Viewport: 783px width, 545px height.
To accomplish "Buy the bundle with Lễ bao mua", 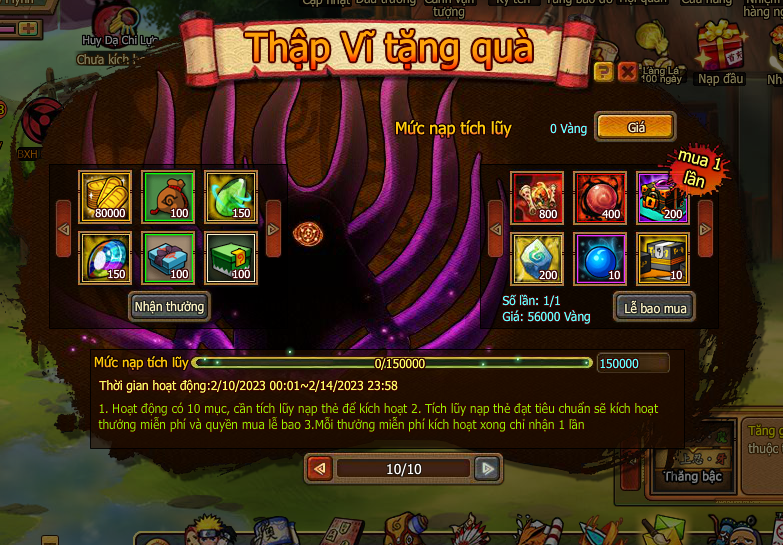I will tap(654, 308).
